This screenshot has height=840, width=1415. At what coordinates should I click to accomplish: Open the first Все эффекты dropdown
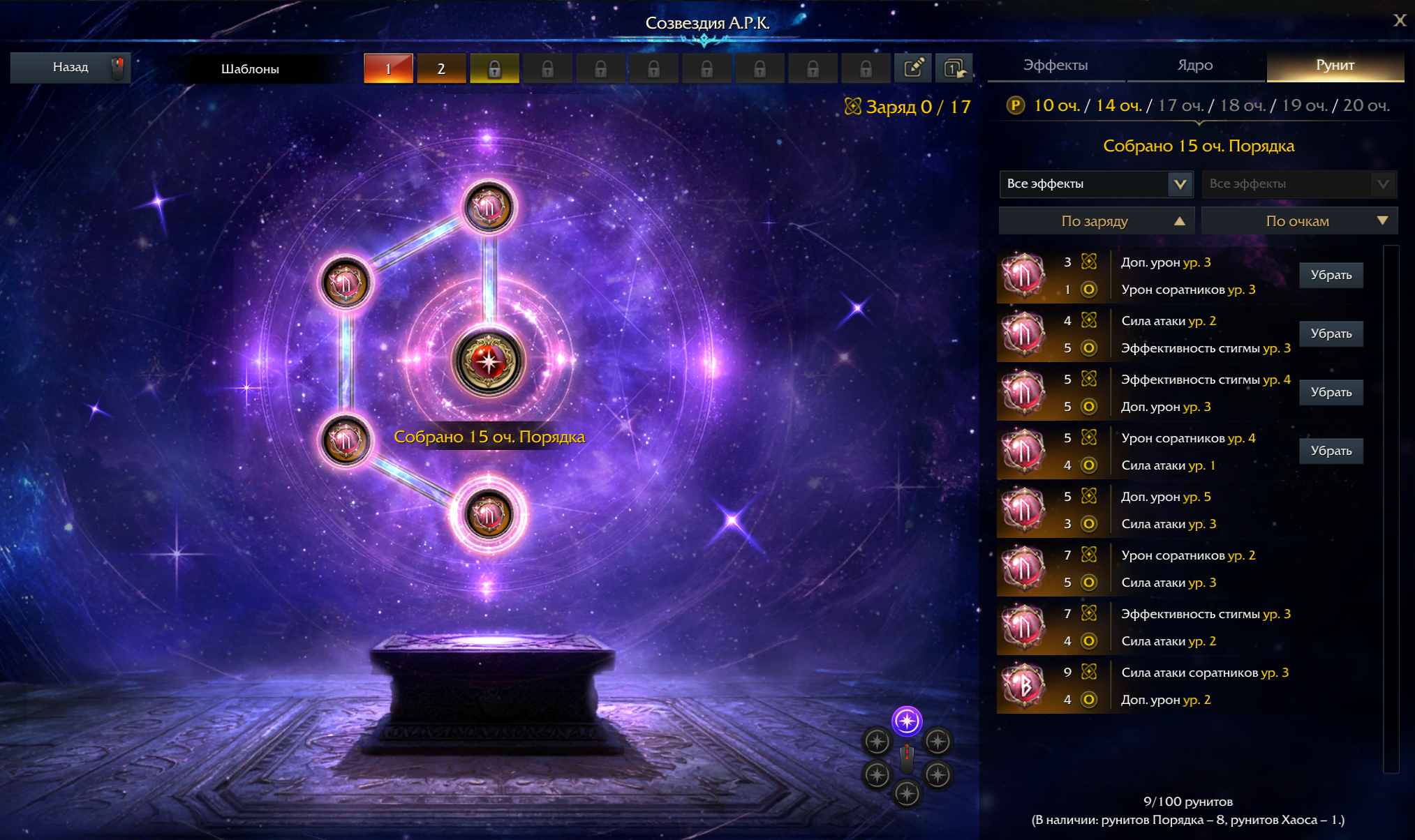pos(1096,184)
